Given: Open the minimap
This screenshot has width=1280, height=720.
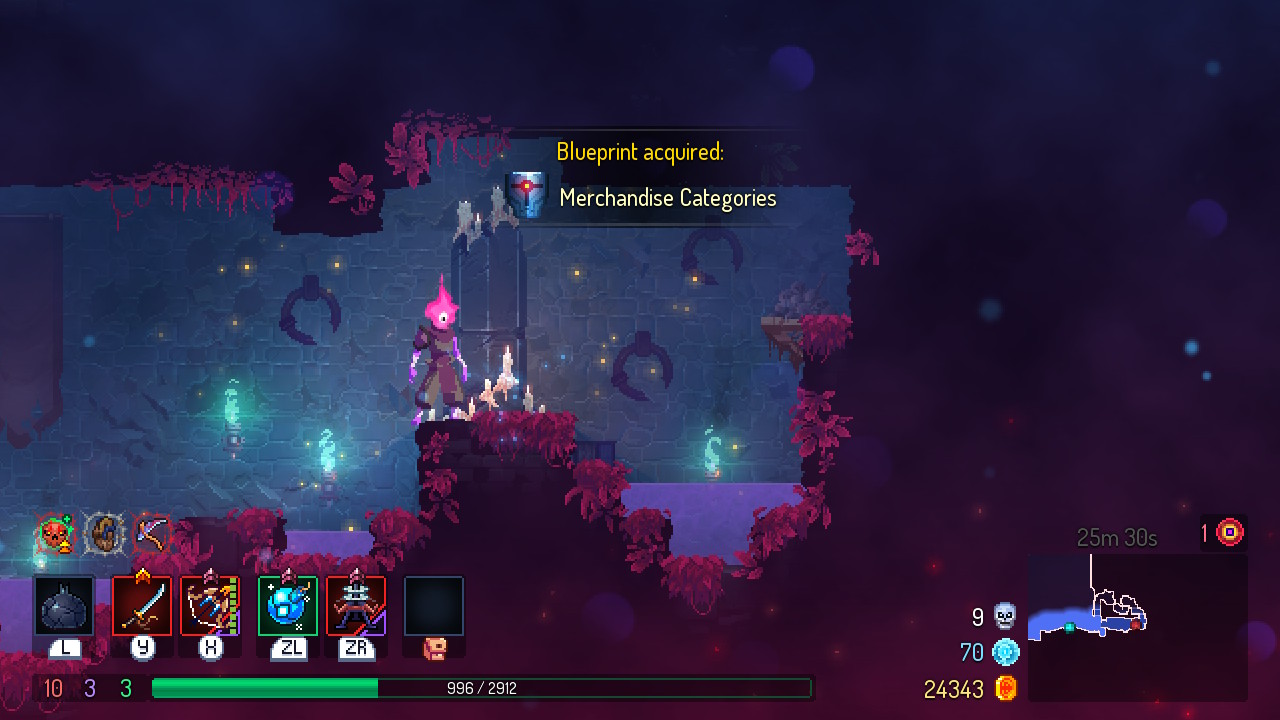Looking at the screenshot, I should click(x=1137, y=626).
